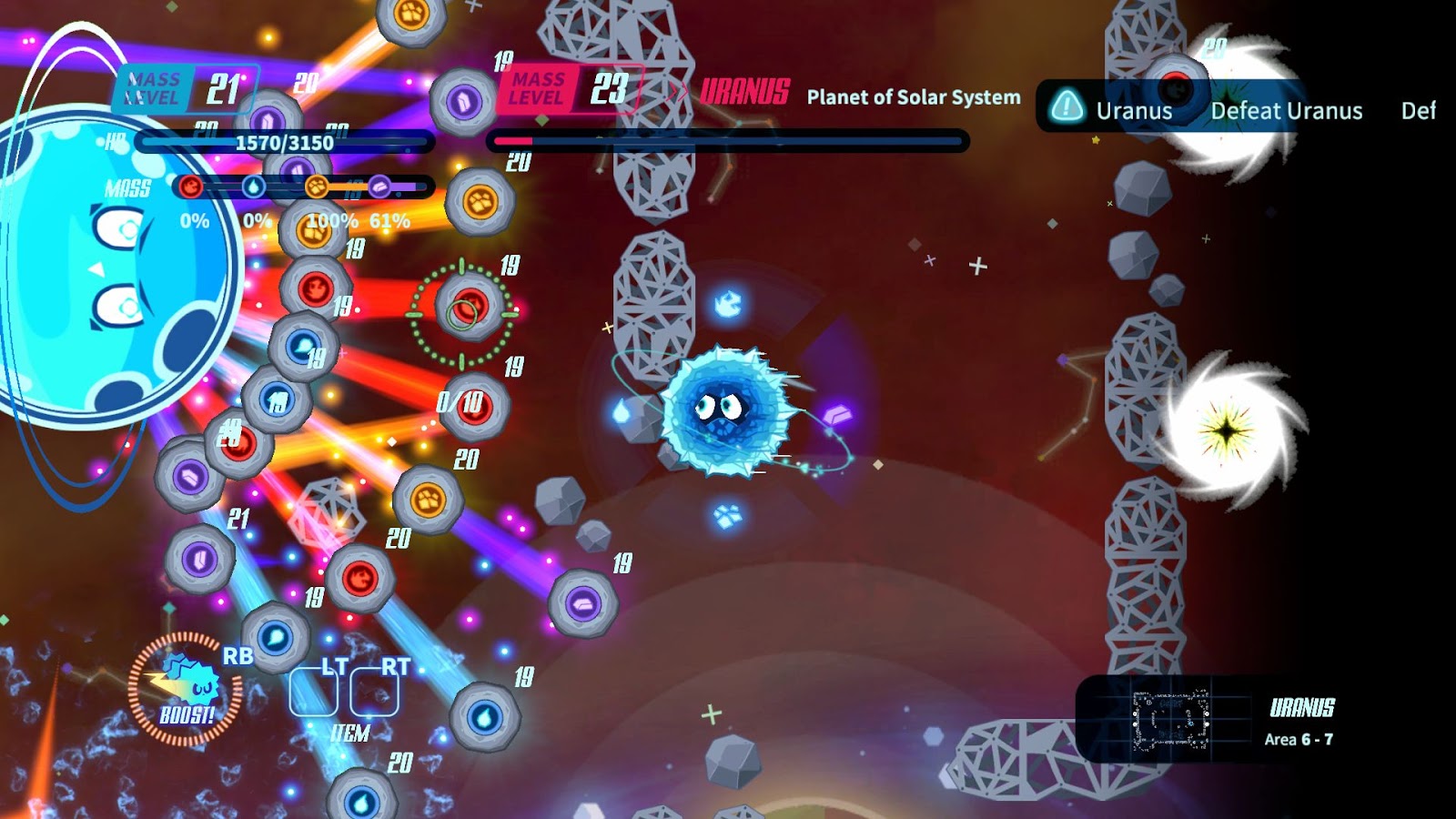Activate the green targeting reticle on the orb
Screen dimensions: 1456x819
pos(460,309)
